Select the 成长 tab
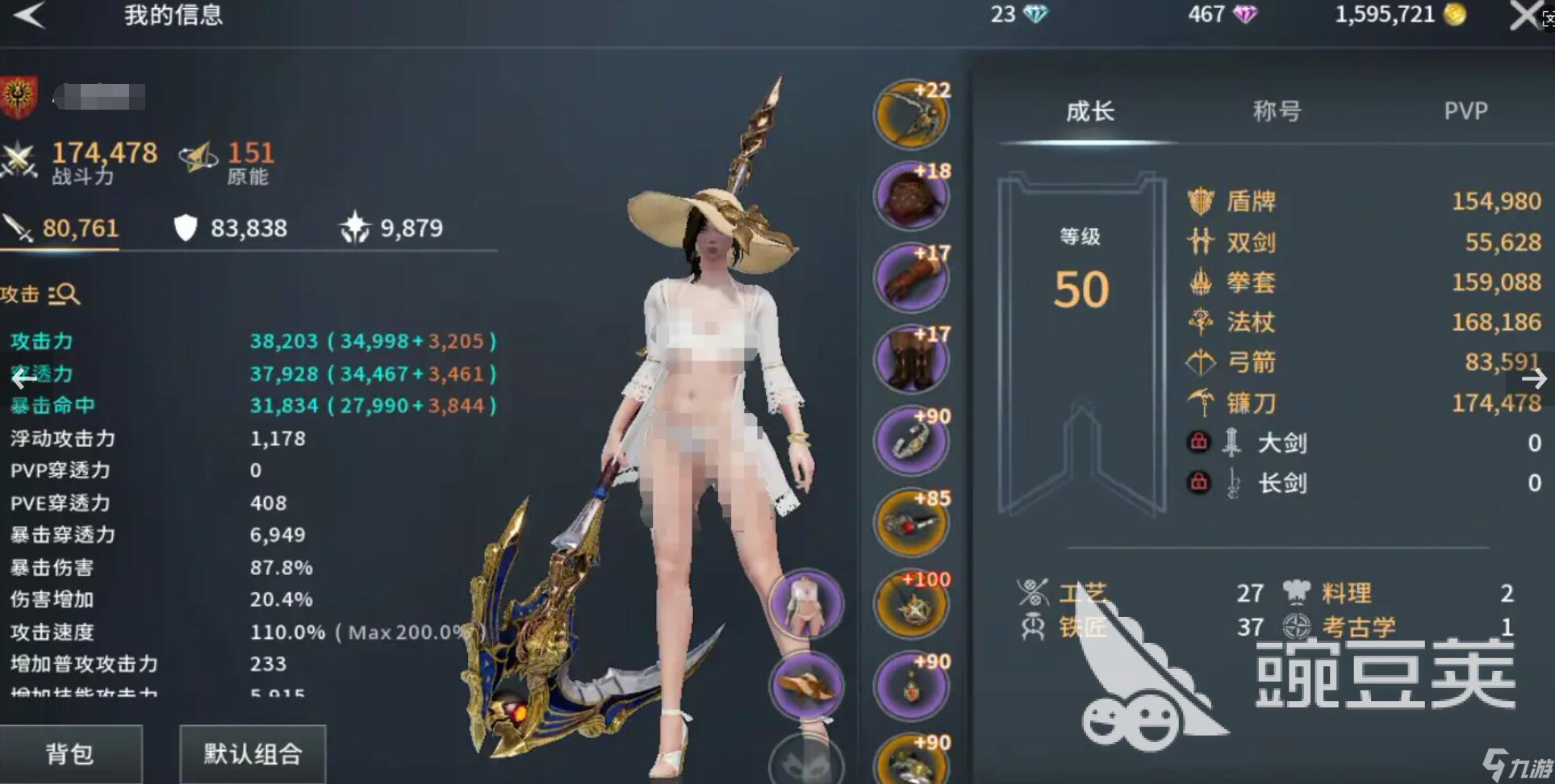 point(1089,111)
